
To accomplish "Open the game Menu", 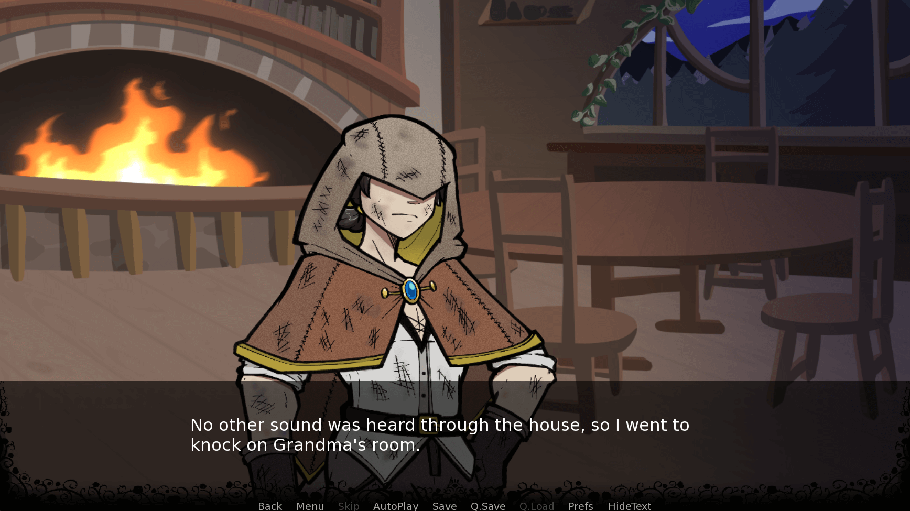I will tap(310, 506).
